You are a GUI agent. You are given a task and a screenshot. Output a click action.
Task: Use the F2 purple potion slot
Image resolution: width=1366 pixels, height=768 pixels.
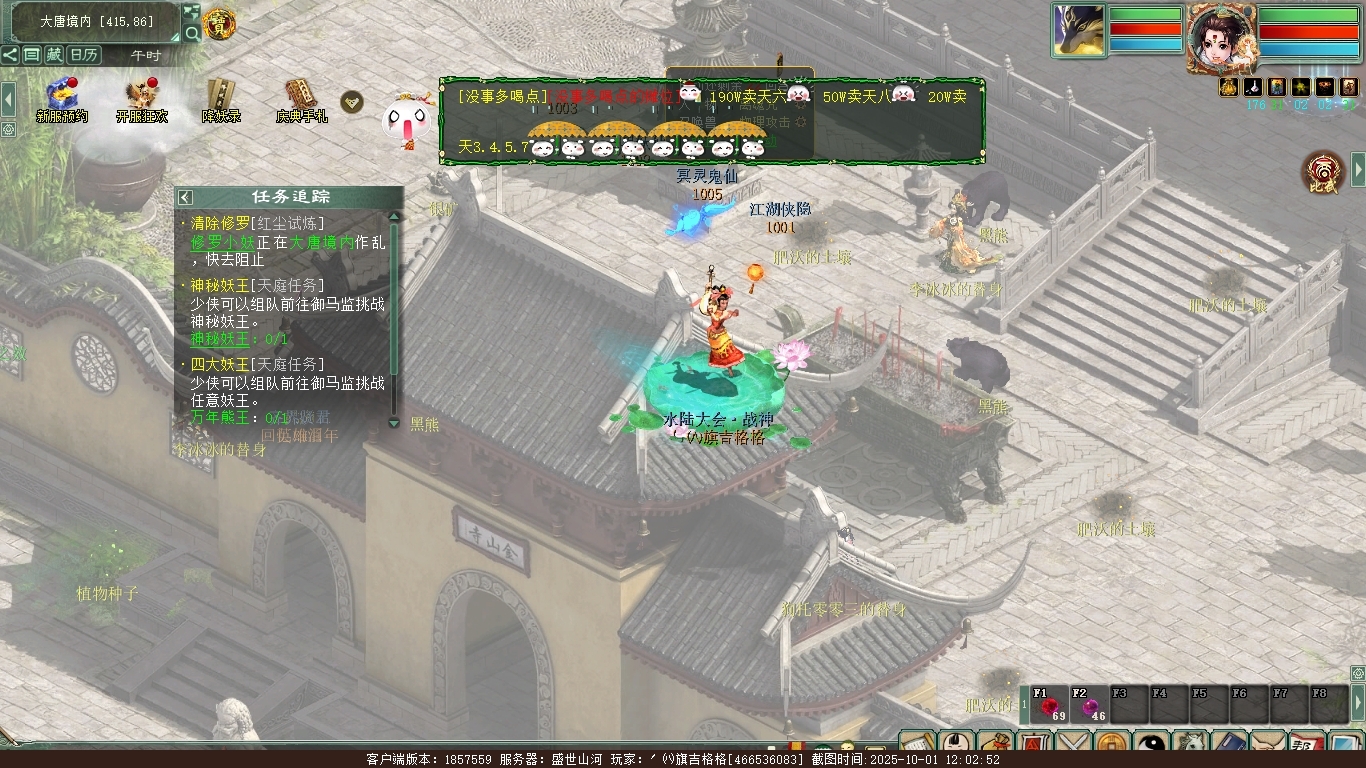1089,706
